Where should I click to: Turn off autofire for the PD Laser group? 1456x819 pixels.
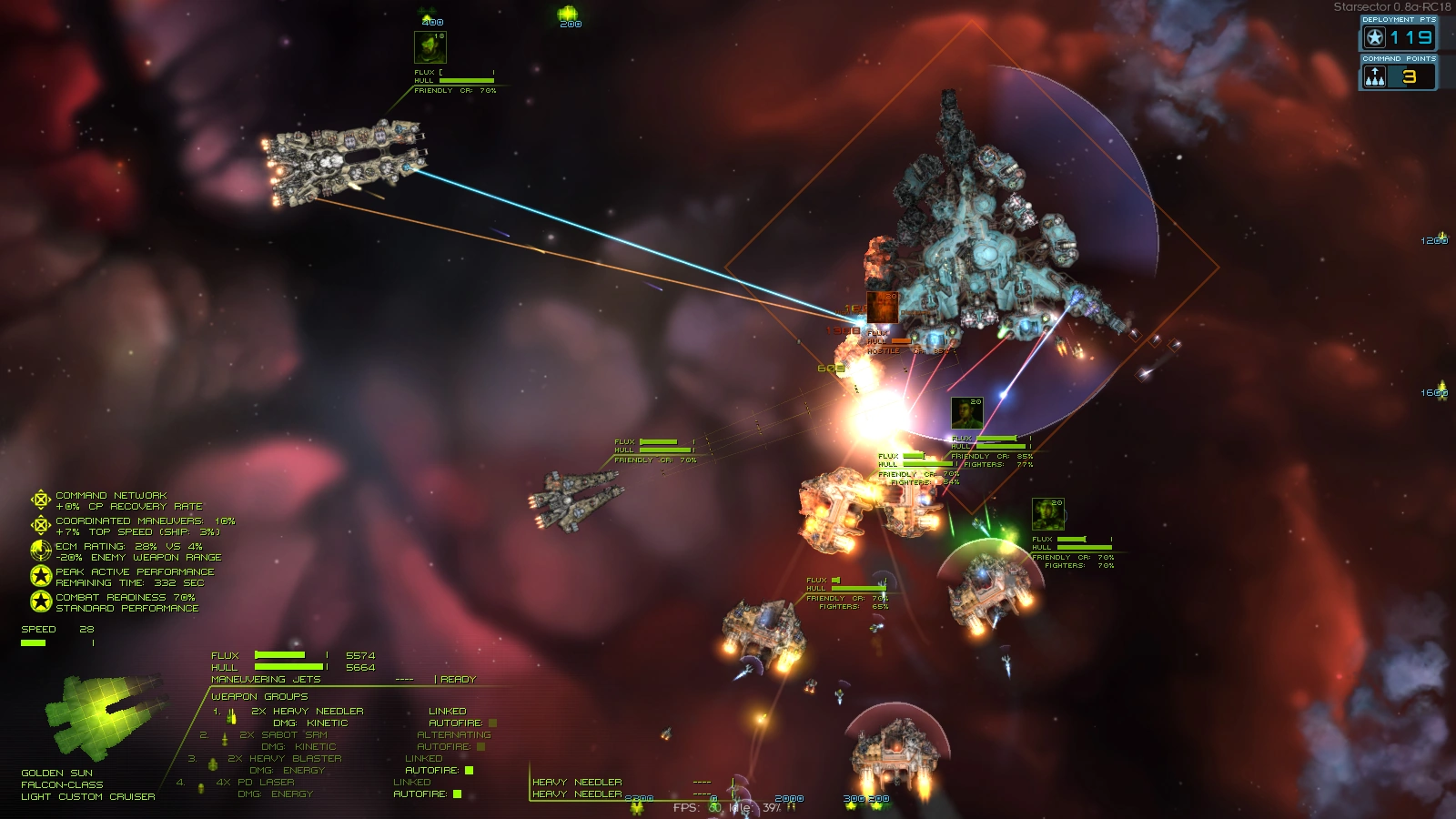[x=455, y=793]
